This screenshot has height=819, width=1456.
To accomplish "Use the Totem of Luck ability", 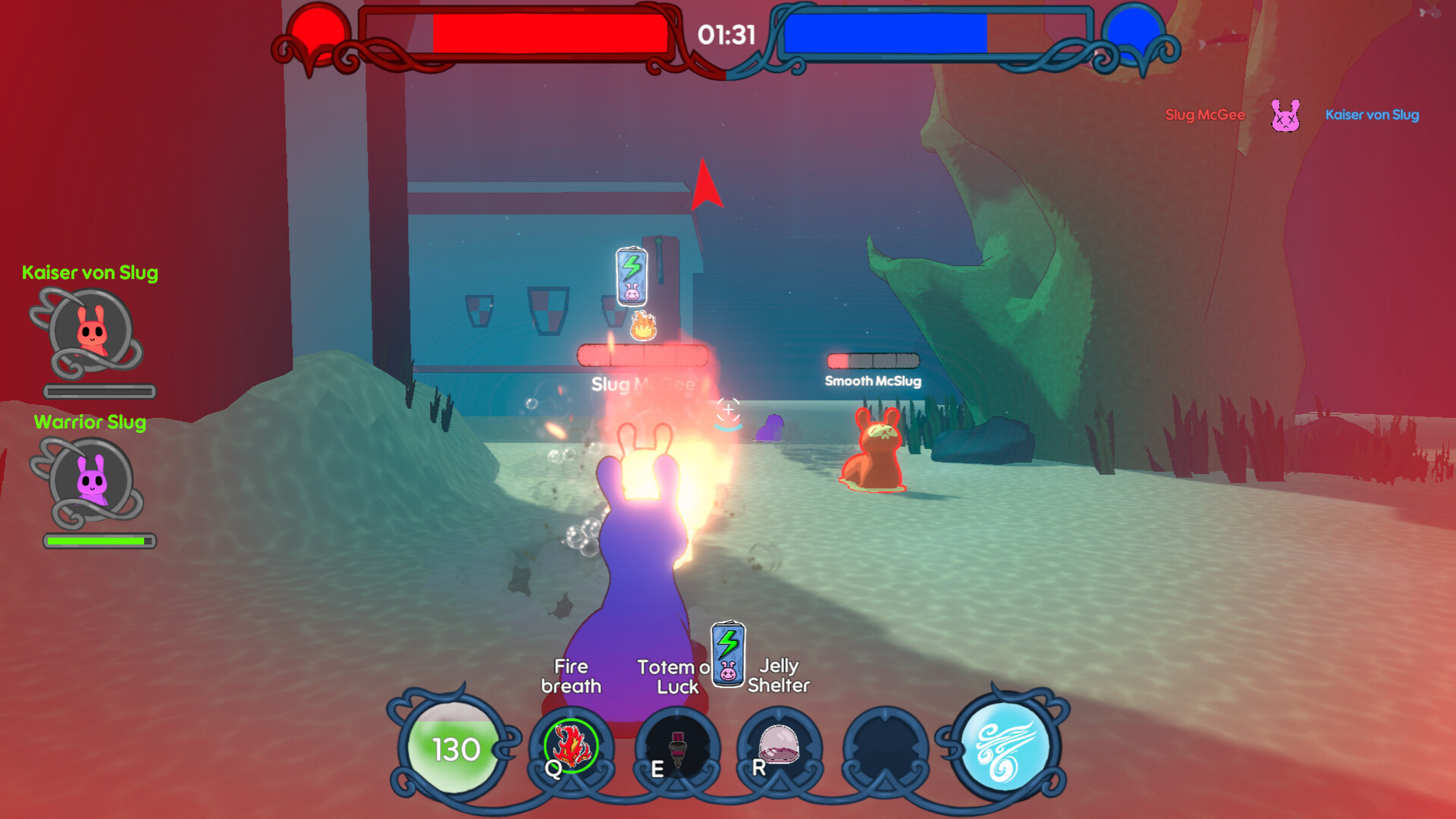I will click(677, 748).
